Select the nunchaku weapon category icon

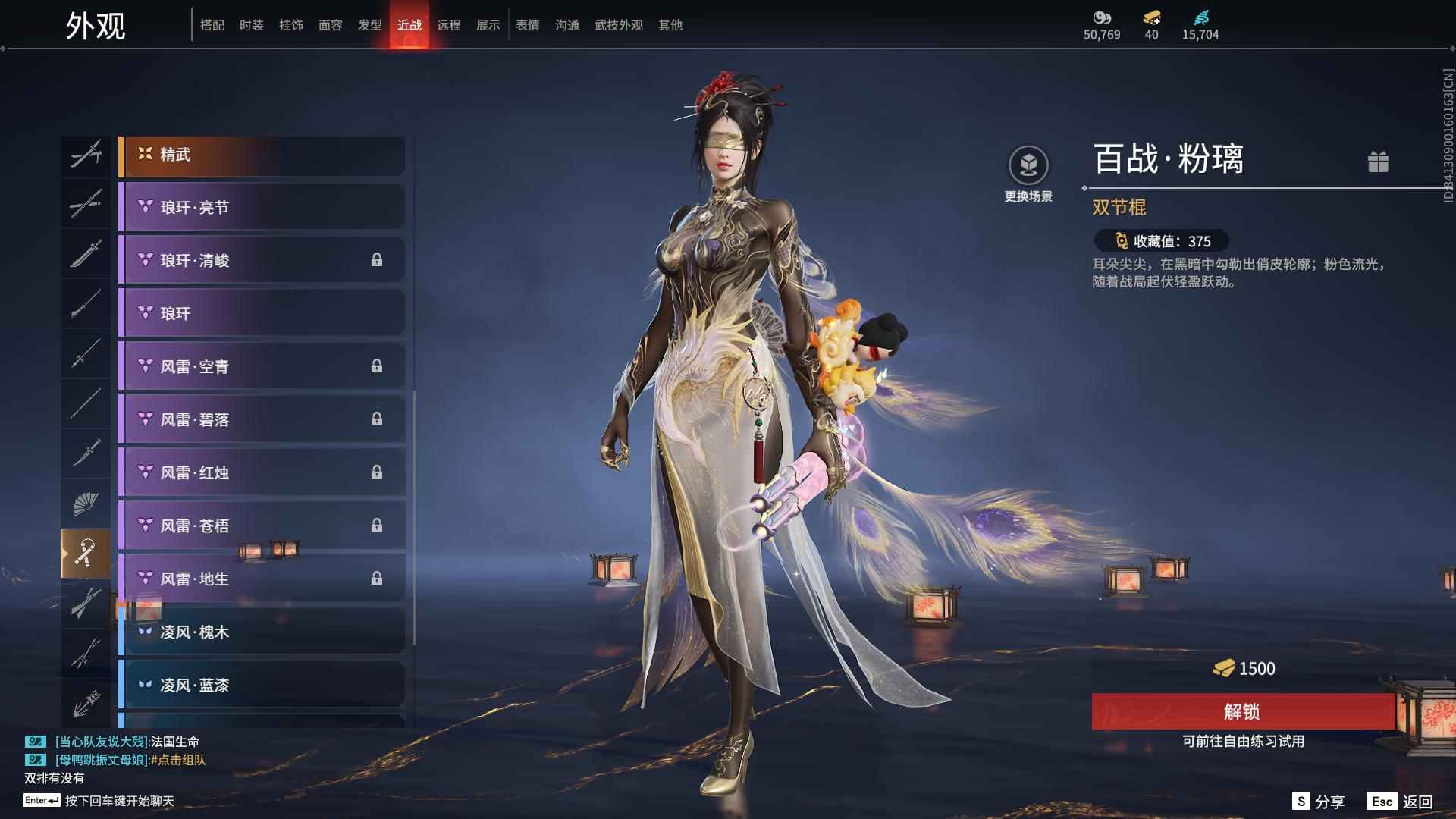click(x=86, y=551)
